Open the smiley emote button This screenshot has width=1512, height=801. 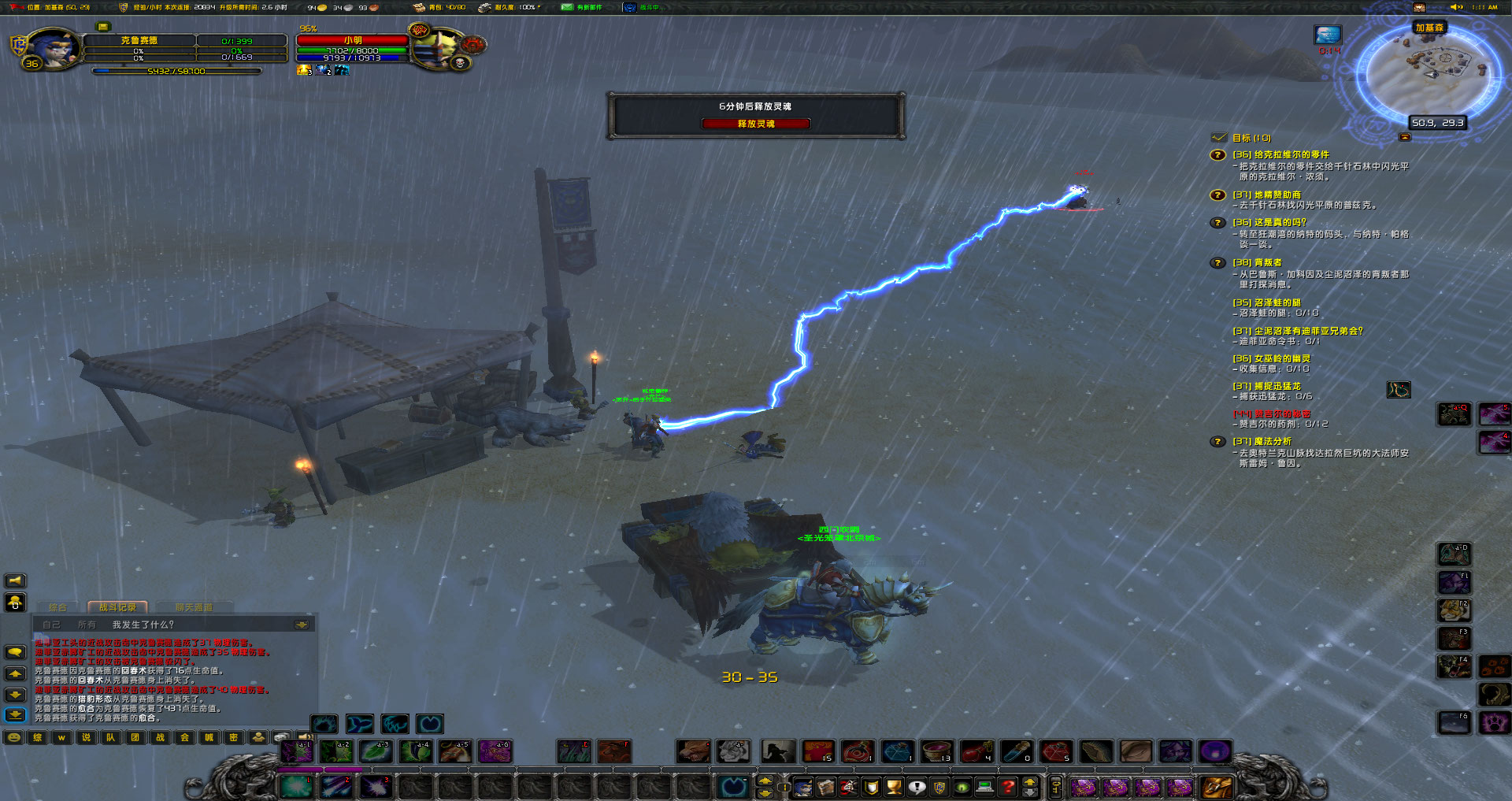pyautogui.click(x=13, y=737)
